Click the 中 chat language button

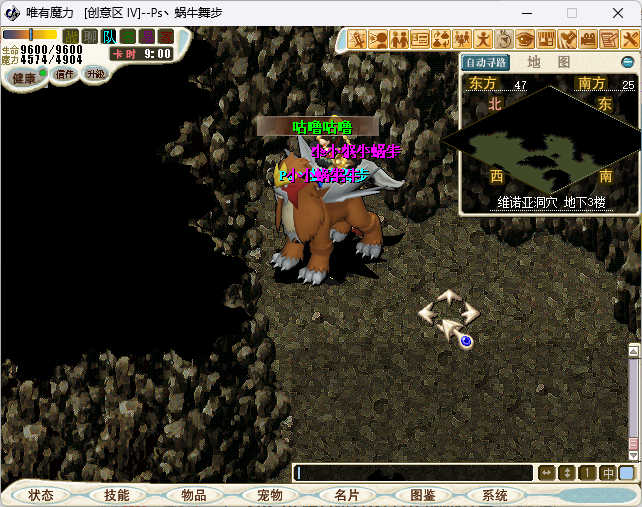[x=607, y=473]
